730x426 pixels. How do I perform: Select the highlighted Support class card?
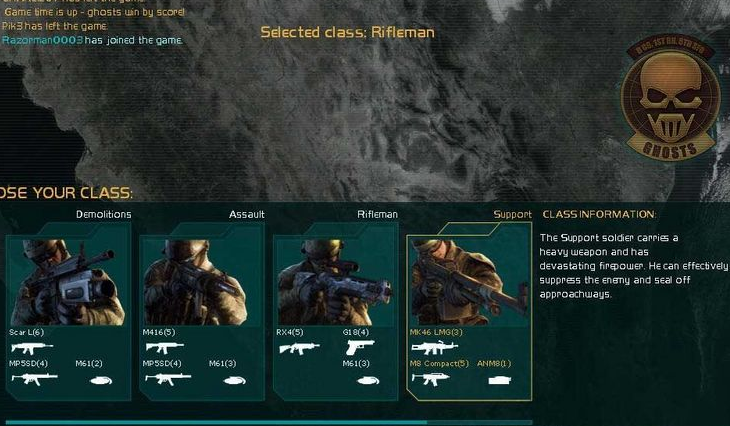[468, 282]
